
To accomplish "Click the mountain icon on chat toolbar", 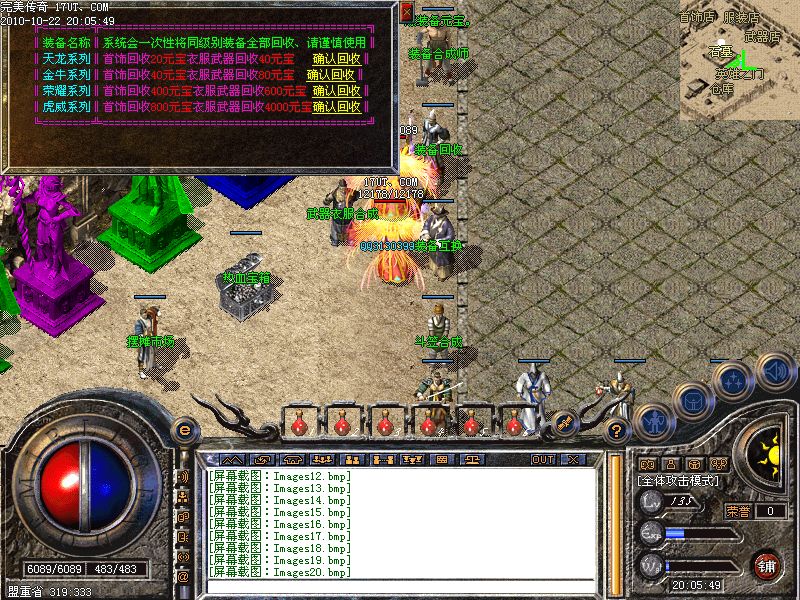I will click(x=233, y=459).
